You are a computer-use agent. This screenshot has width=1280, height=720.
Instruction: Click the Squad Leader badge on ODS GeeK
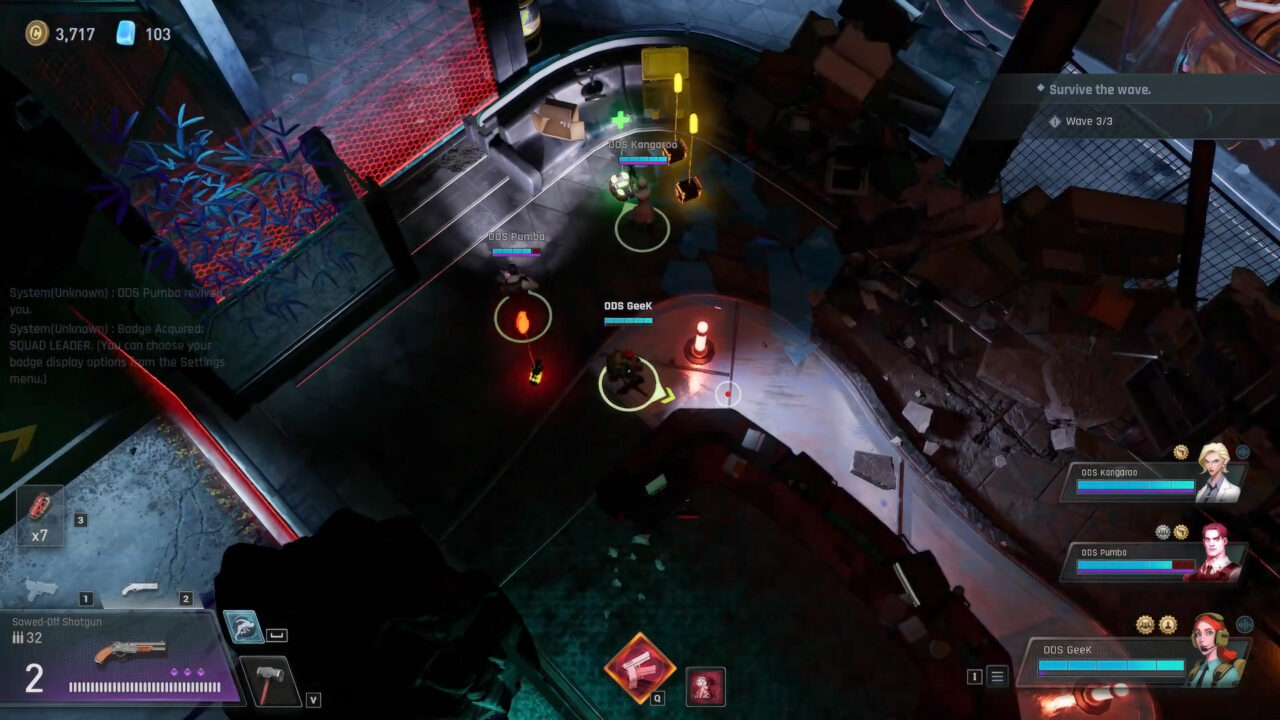(1146, 624)
